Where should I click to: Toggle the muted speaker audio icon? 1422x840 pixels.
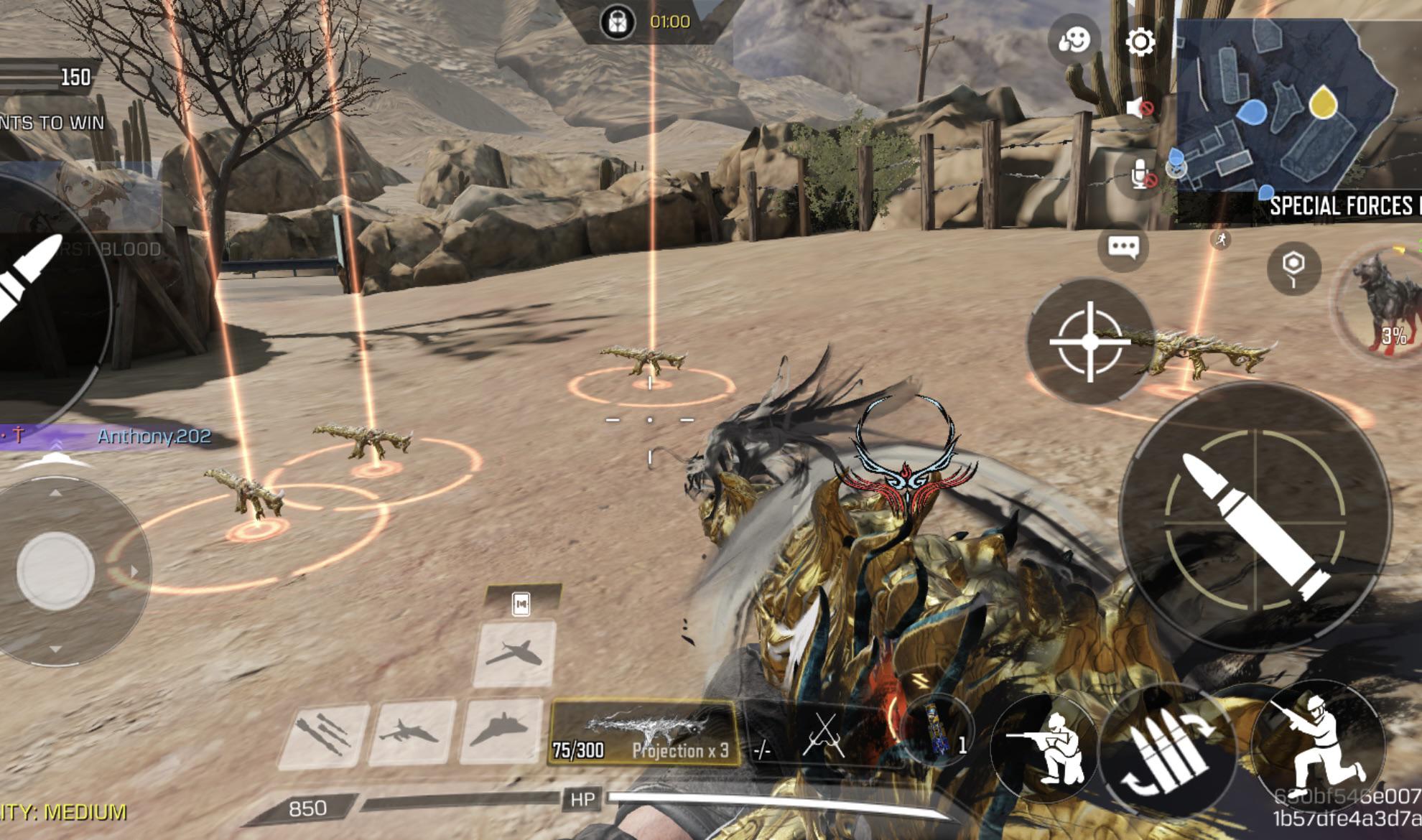[x=1140, y=108]
